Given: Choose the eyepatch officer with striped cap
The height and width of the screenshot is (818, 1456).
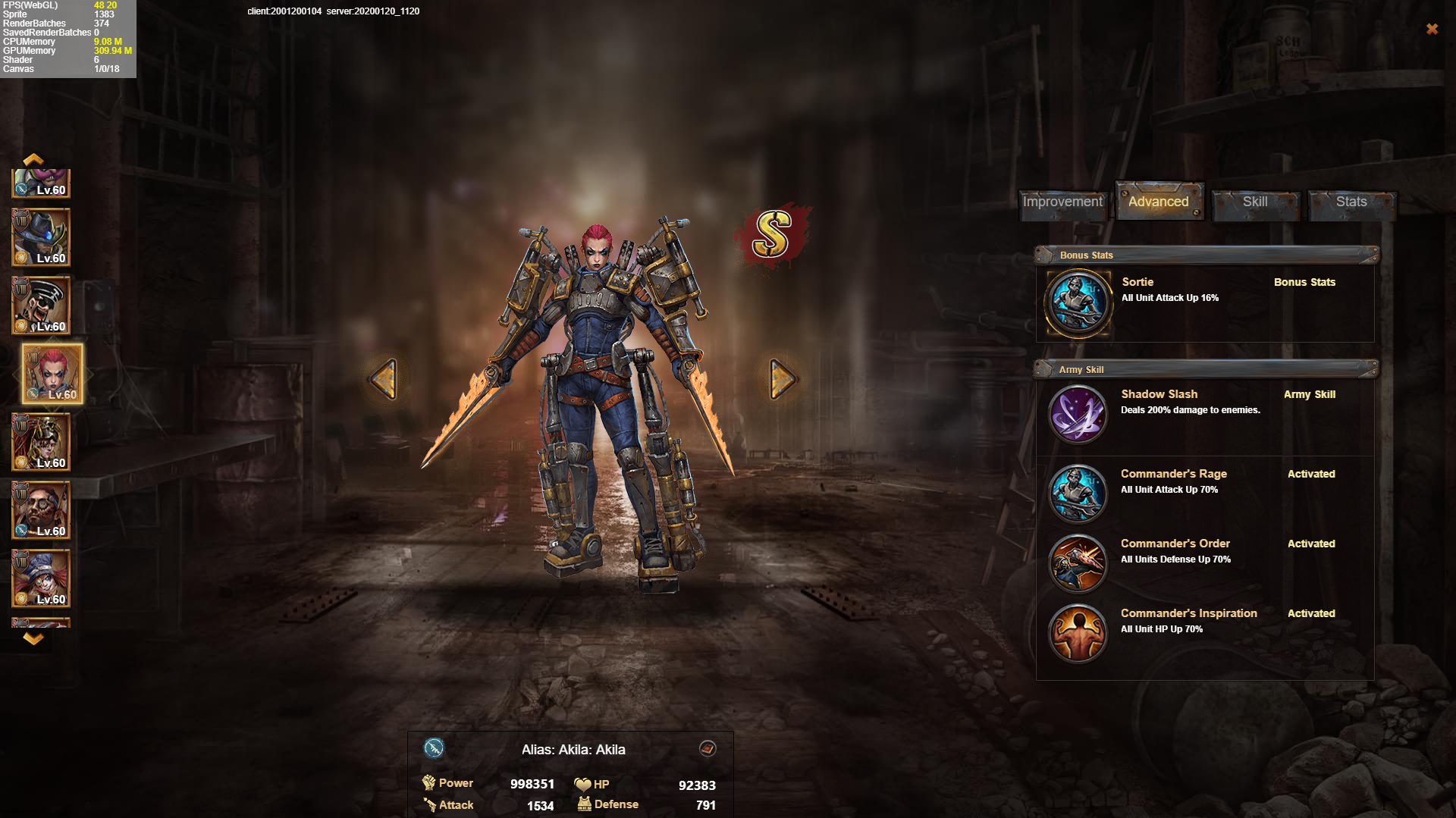Looking at the screenshot, I should click(41, 306).
